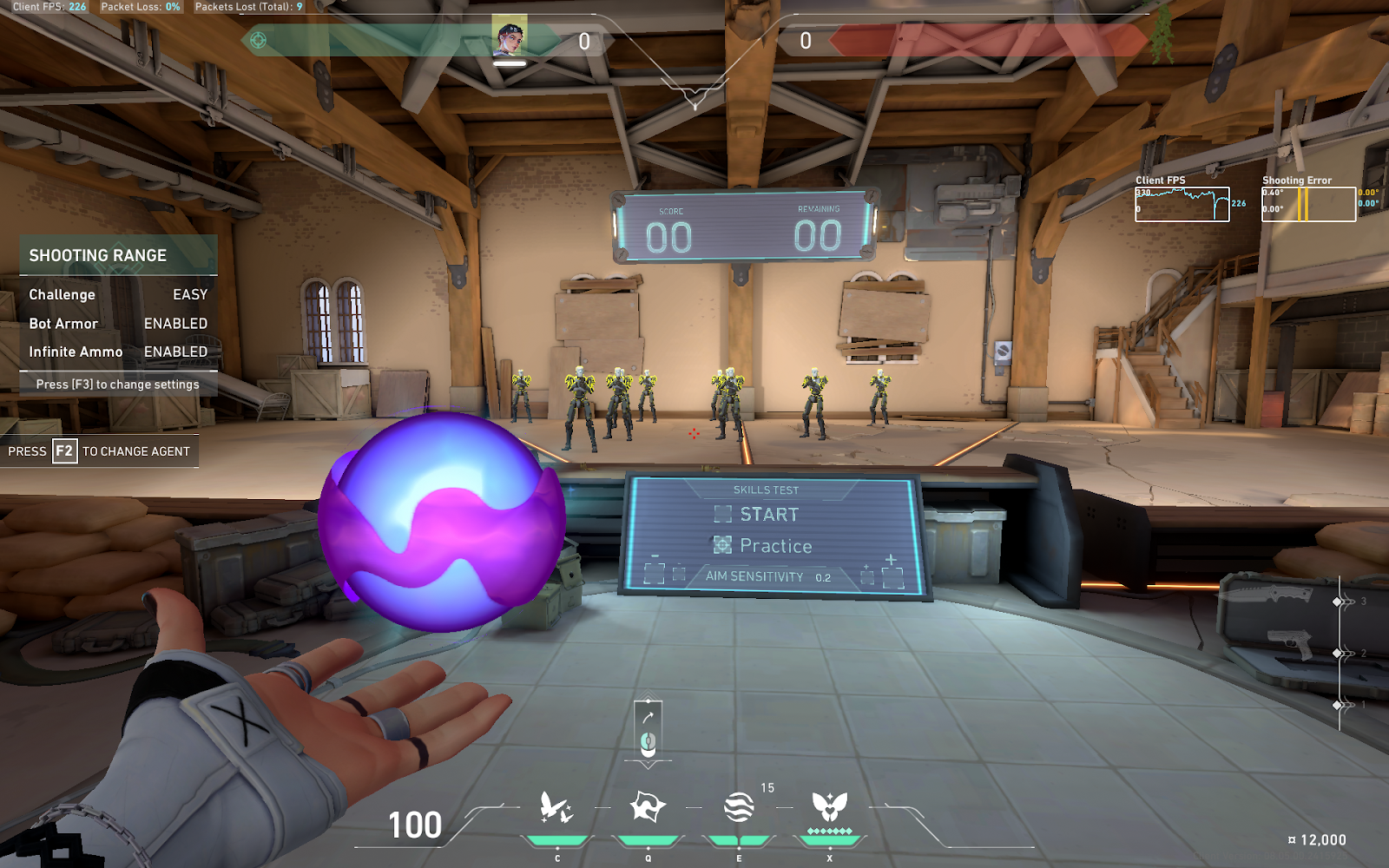Click the Client FPS graph
The width and height of the screenshot is (1389, 868).
click(1182, 205)
